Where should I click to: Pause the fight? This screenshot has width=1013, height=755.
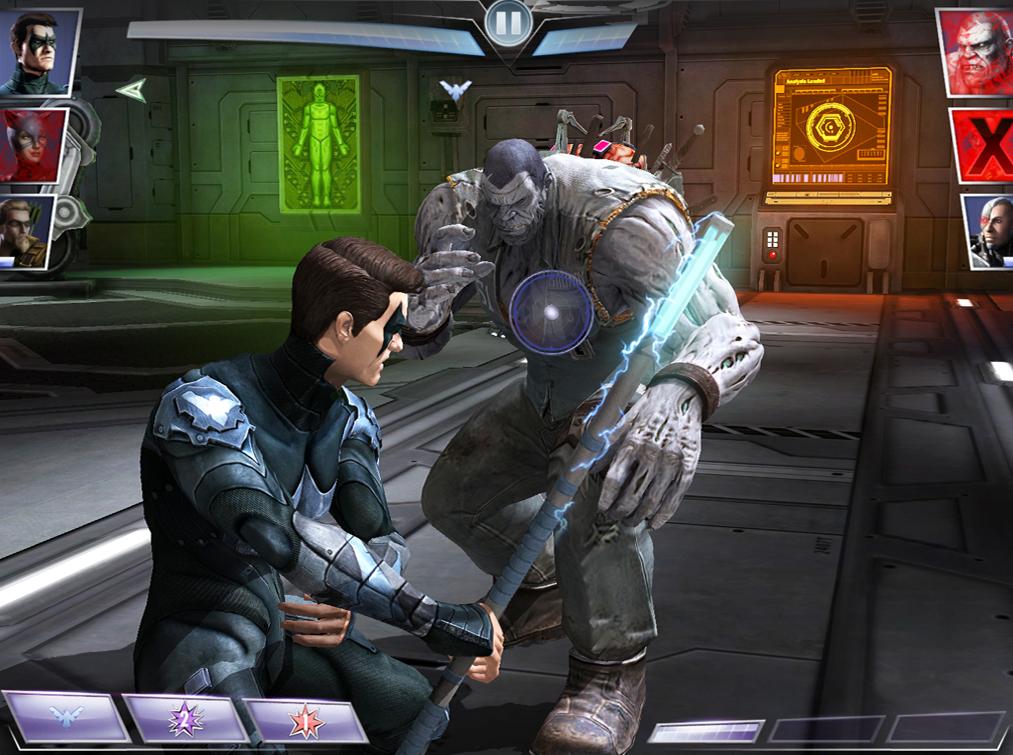507,22
